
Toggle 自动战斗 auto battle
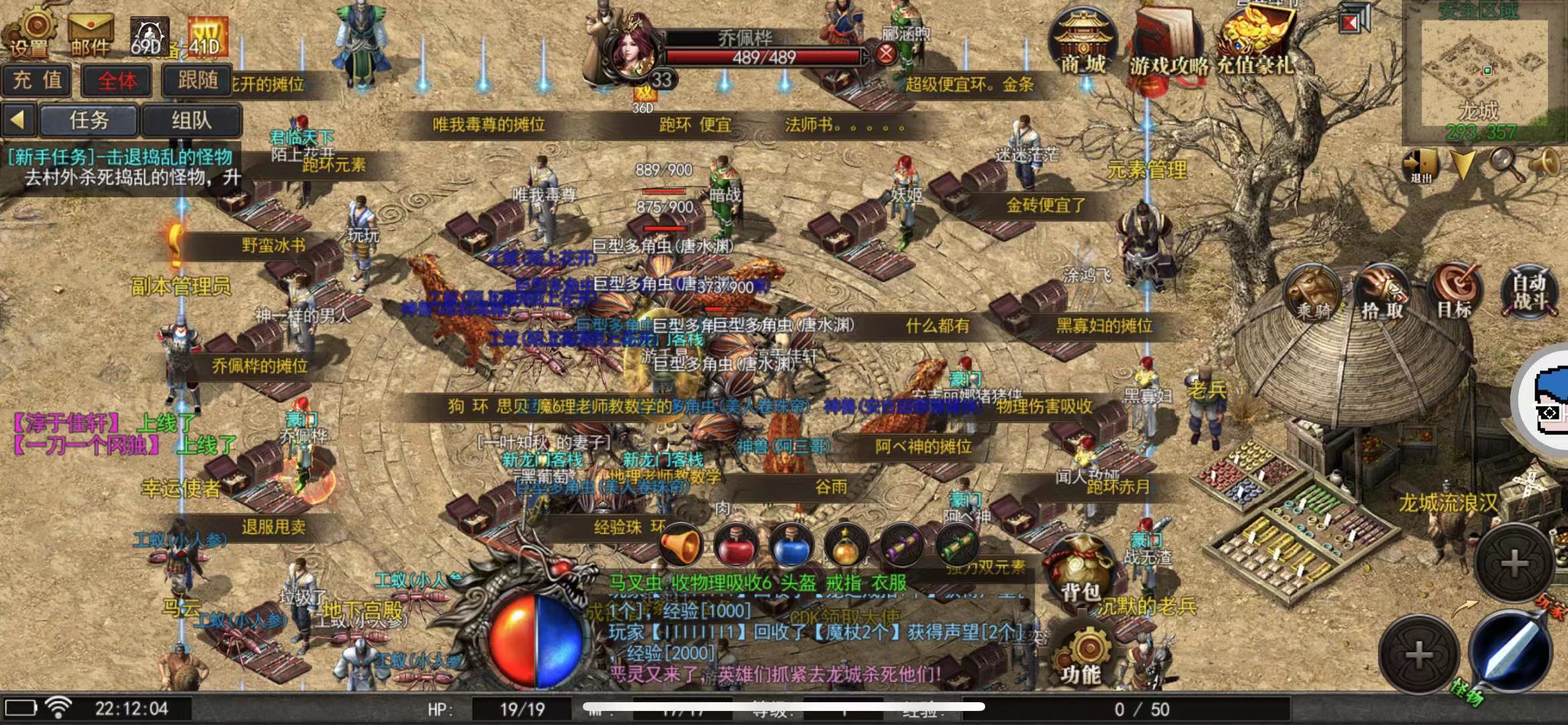pos(1529,293)
